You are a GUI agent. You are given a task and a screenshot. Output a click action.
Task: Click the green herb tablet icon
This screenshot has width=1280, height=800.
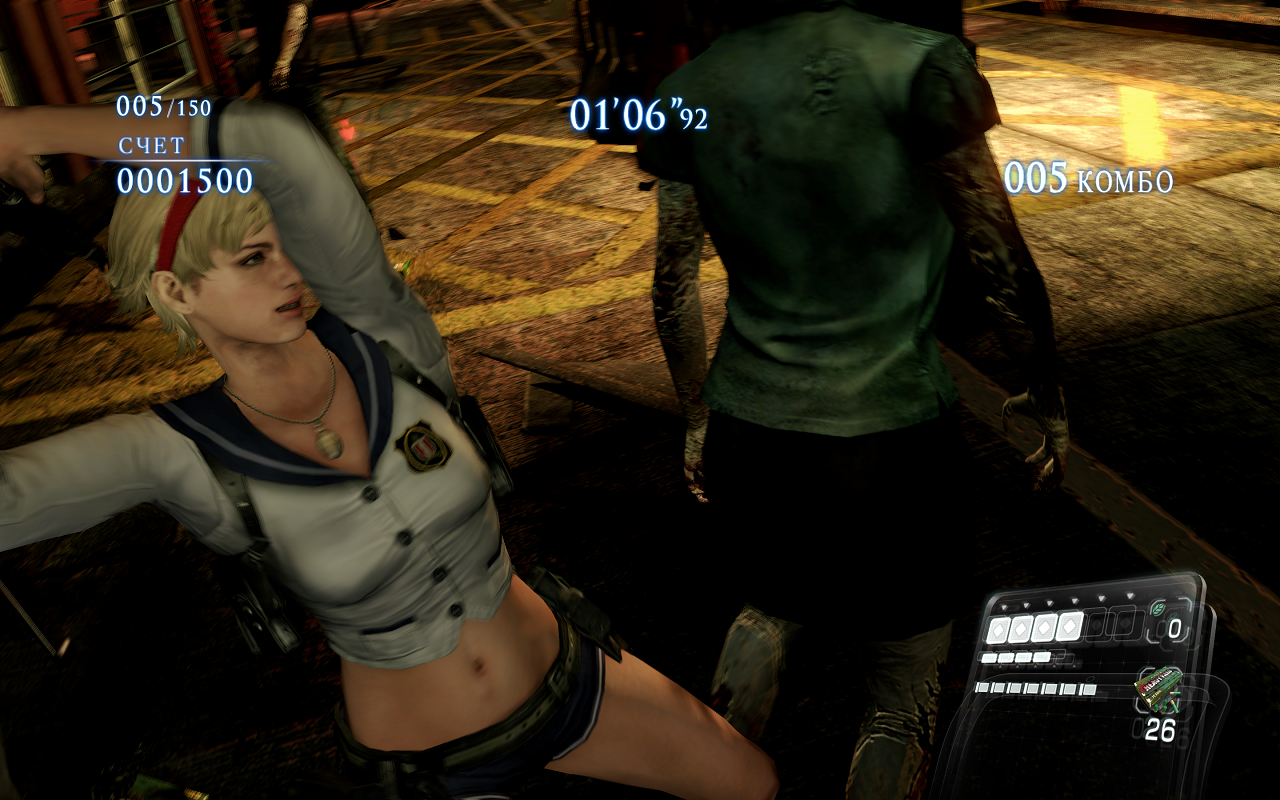1160,608
